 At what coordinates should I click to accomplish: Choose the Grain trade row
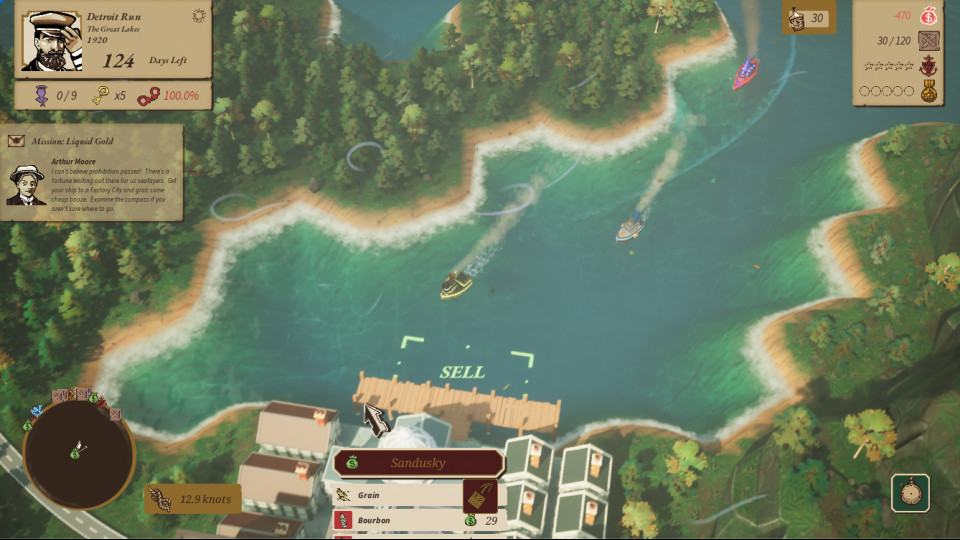[x=398, y=495]
